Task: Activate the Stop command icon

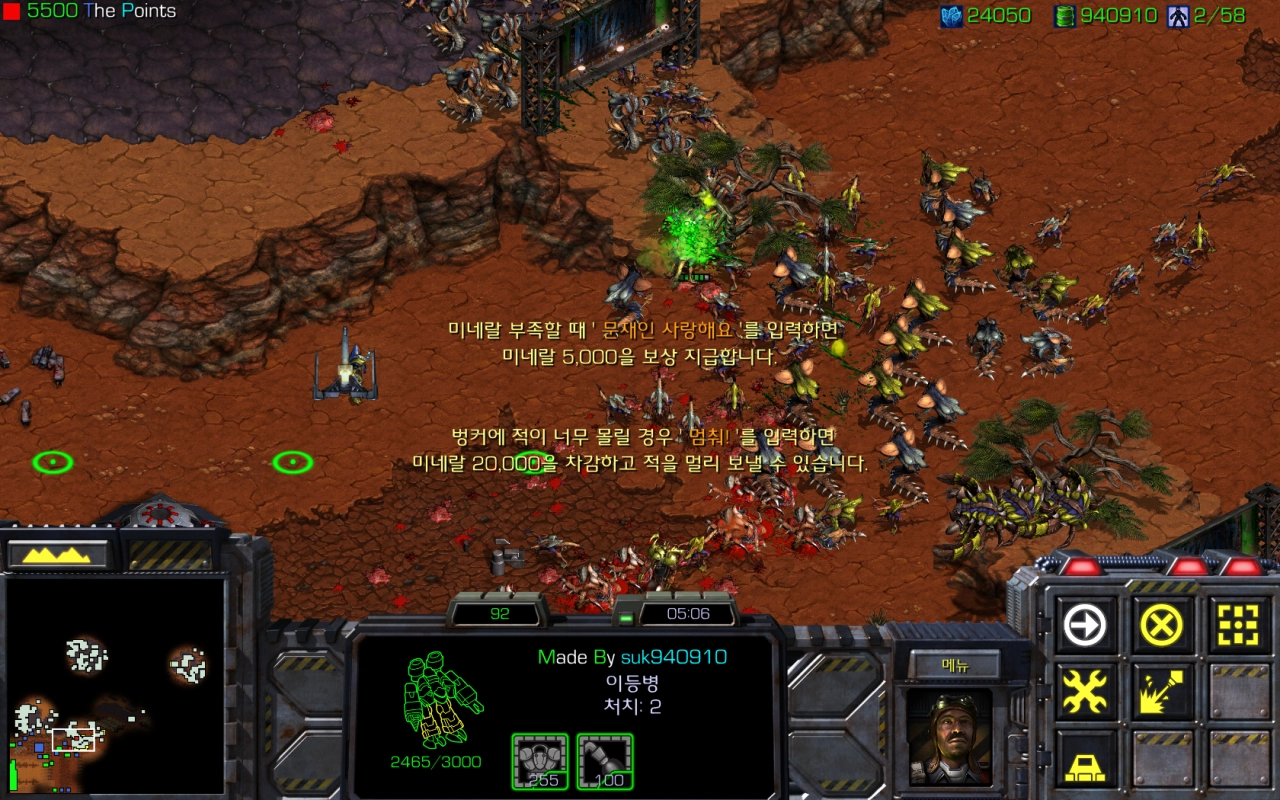Action: [x=1161, y=627]
